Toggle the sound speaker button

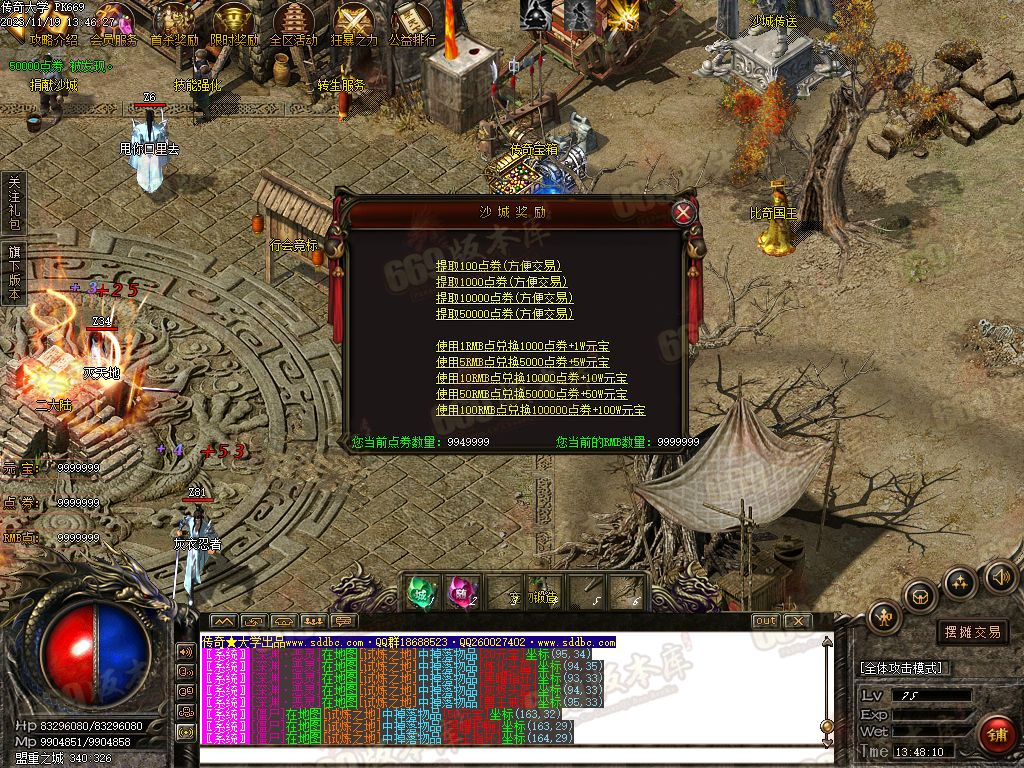pos(1001,576)
